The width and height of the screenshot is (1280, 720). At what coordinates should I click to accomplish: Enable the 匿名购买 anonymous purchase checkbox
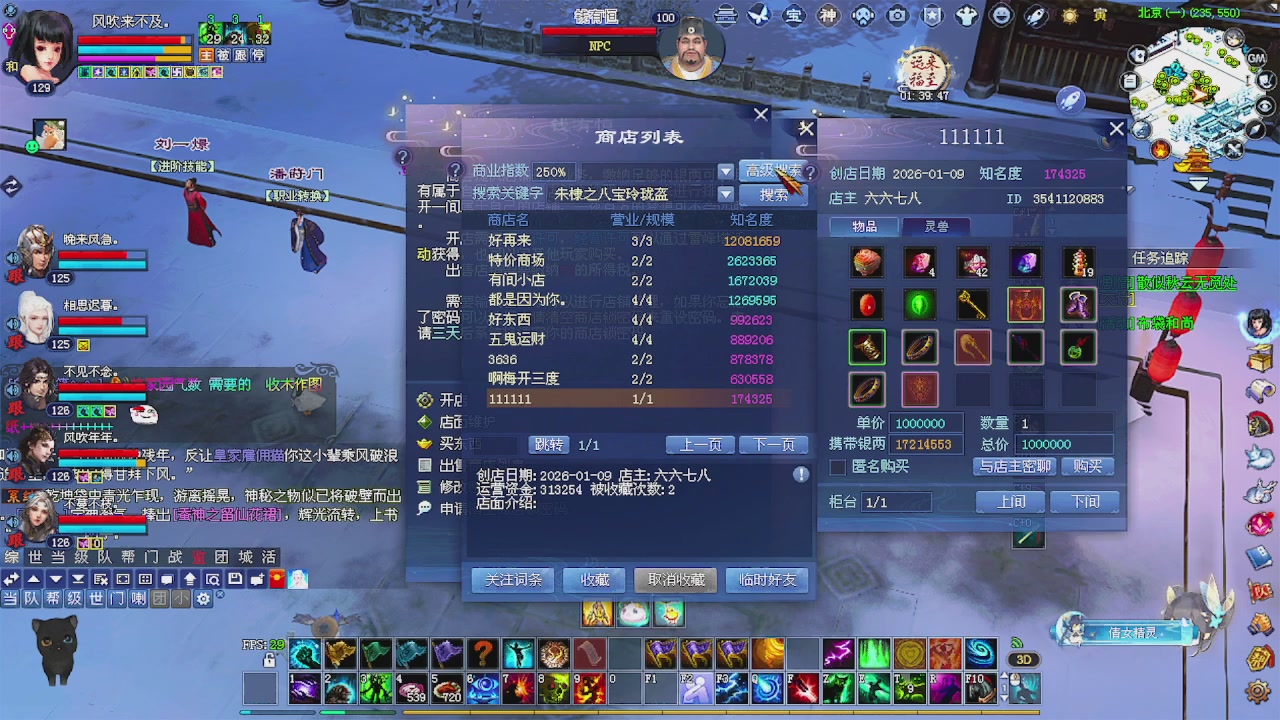coord(839,466)
